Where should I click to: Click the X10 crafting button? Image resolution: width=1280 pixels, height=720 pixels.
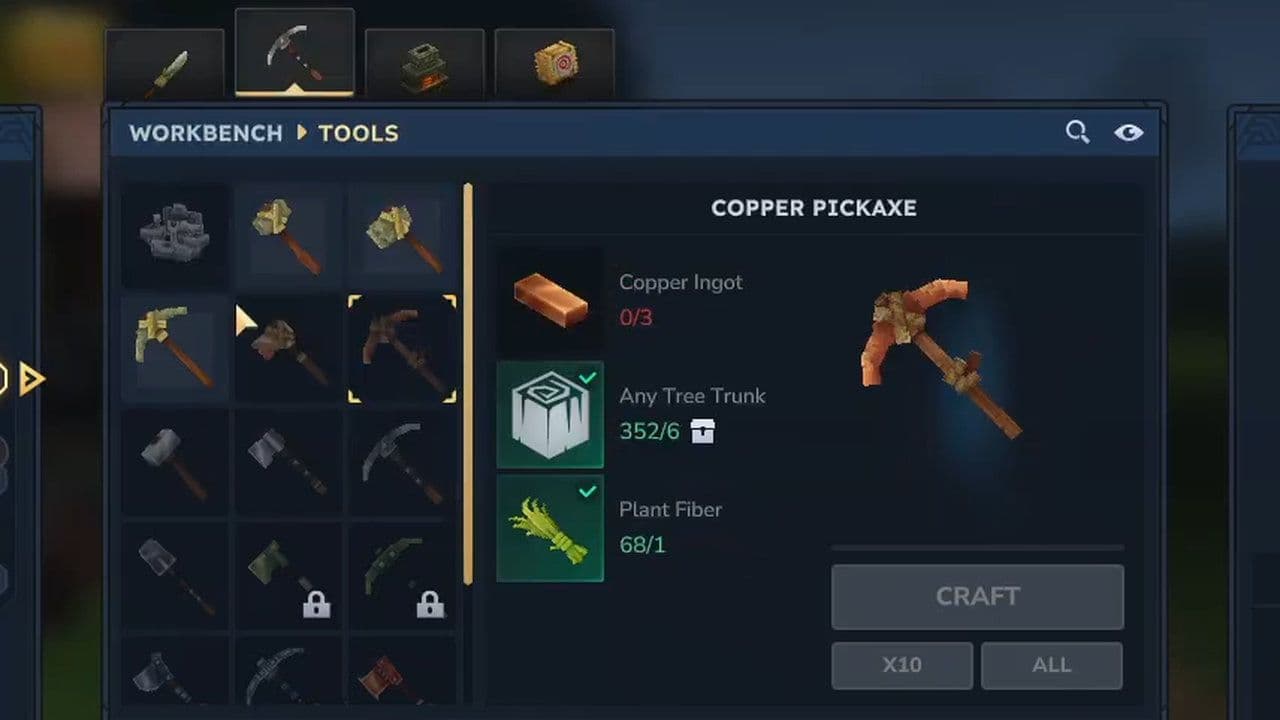click(903, 665)
